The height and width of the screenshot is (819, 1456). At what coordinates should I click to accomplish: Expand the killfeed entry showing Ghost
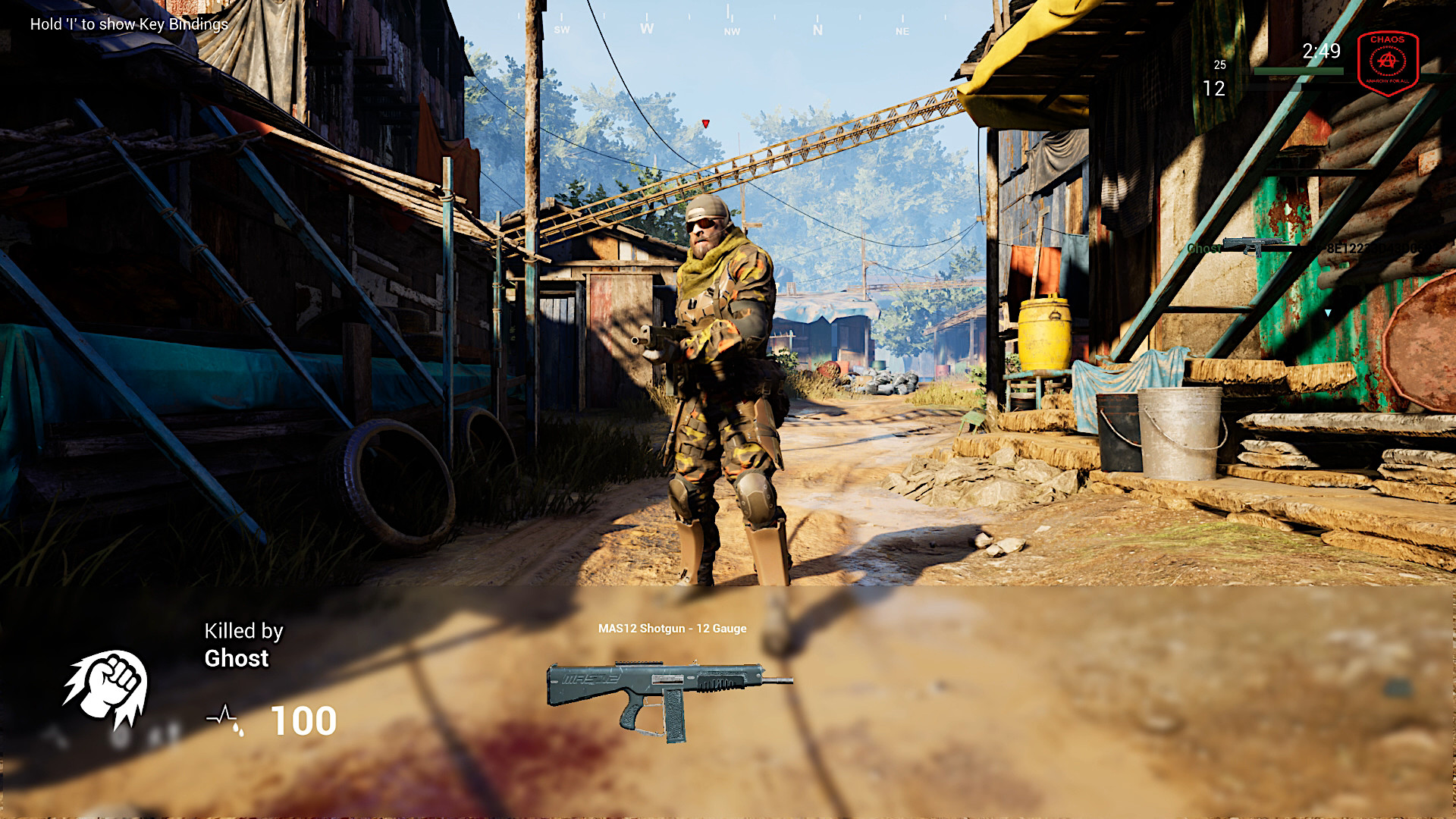tap(1203, 248)
